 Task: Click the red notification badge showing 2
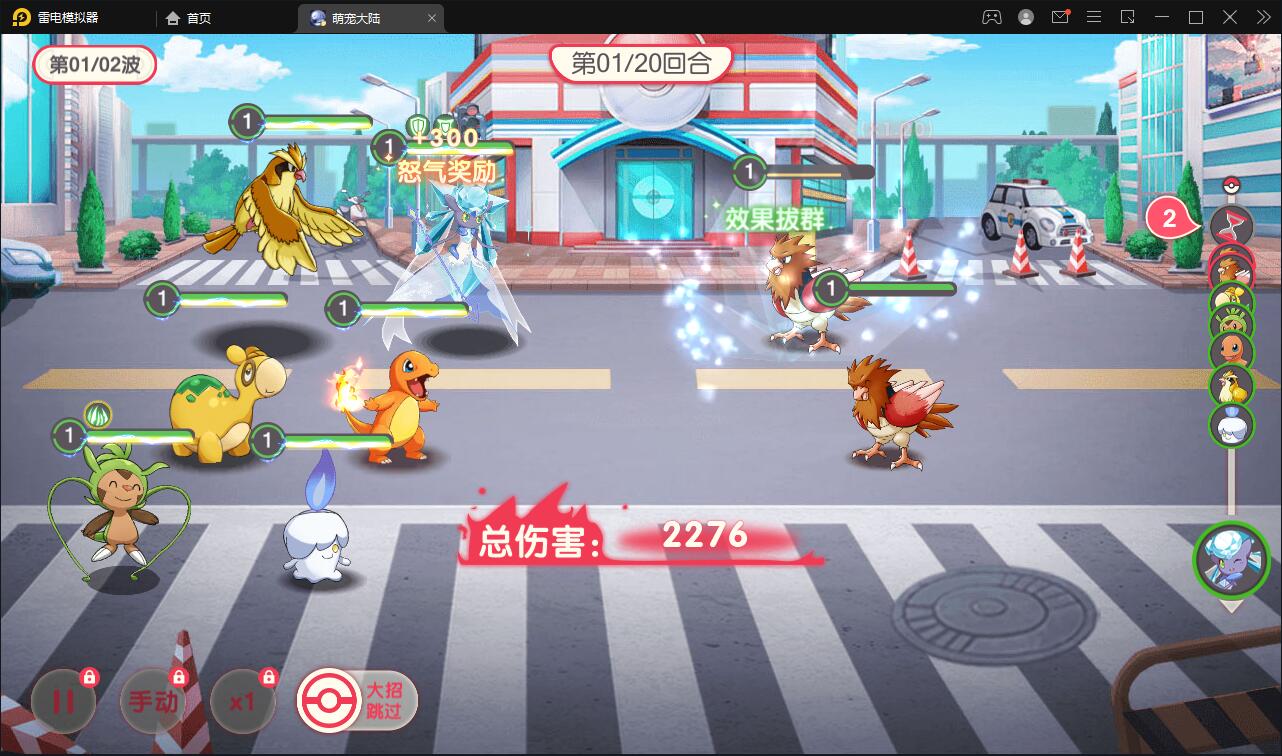1168,218
